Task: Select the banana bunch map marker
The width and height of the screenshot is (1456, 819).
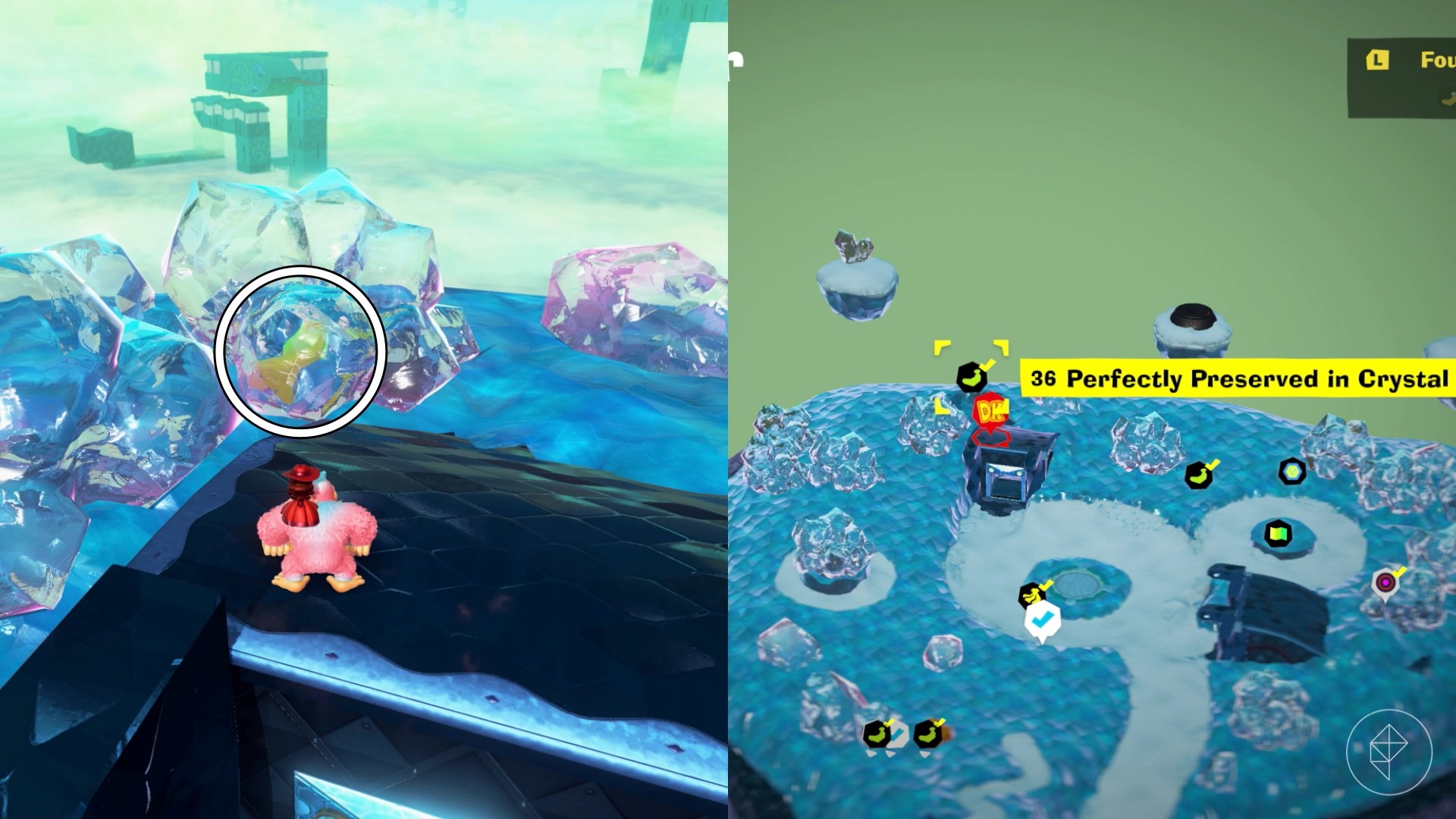Action: pos(1031,596)
